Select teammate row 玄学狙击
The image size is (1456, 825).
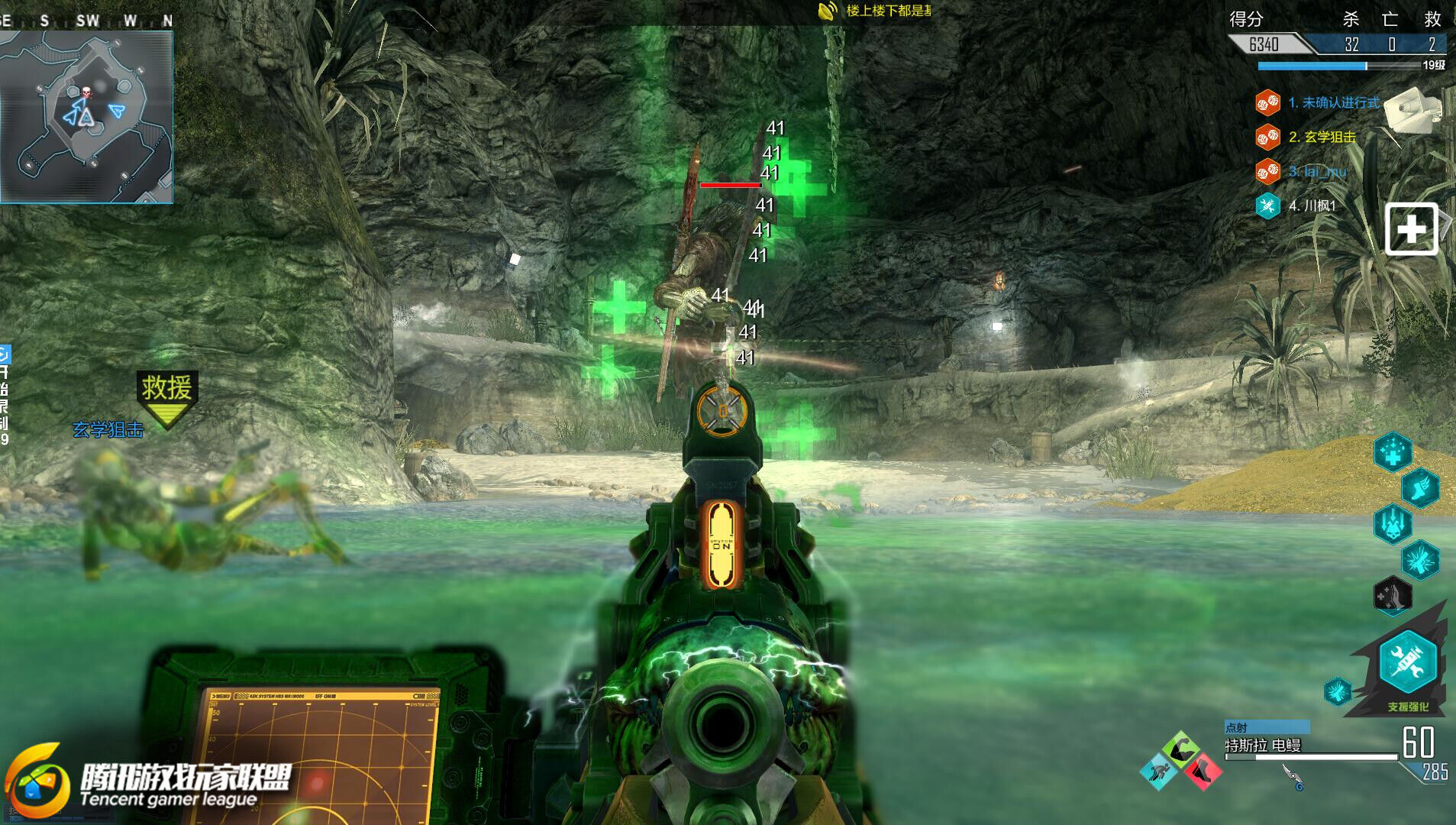[1322, 137]
